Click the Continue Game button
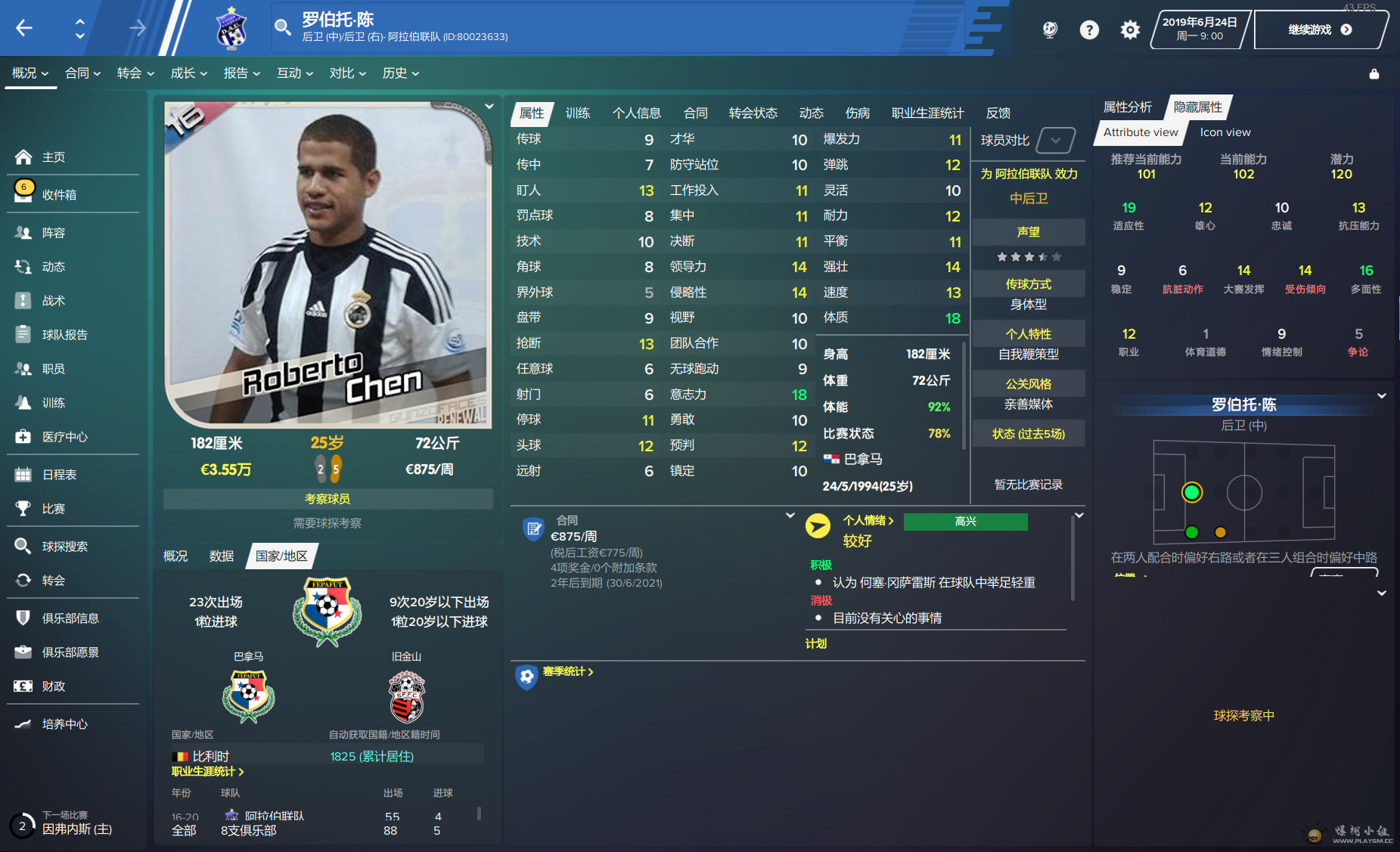This screenshot has height=852, width=1400. [1318, 30]
